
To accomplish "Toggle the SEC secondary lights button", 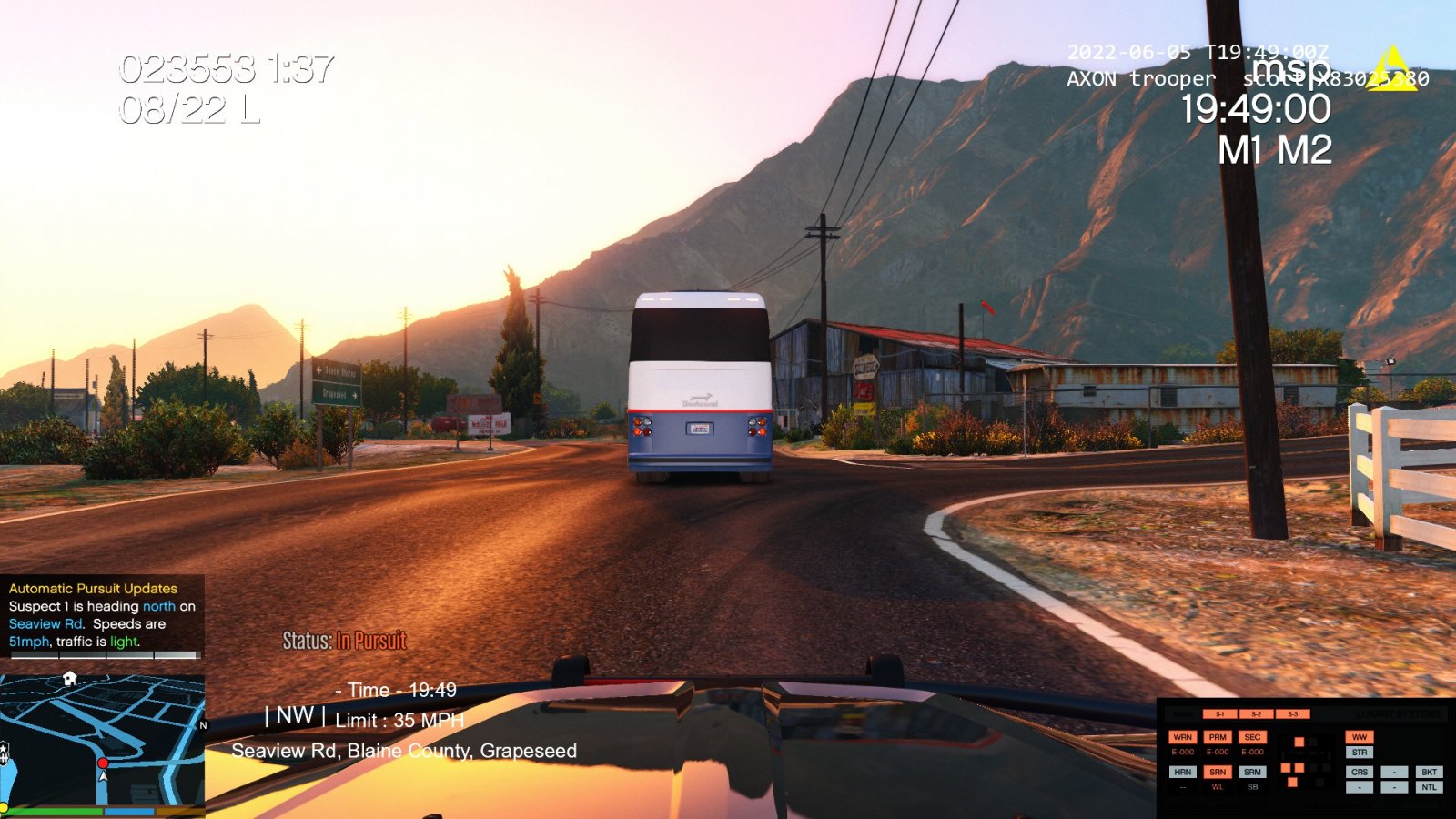I will pyautogui.click(x=1252, y=737).
